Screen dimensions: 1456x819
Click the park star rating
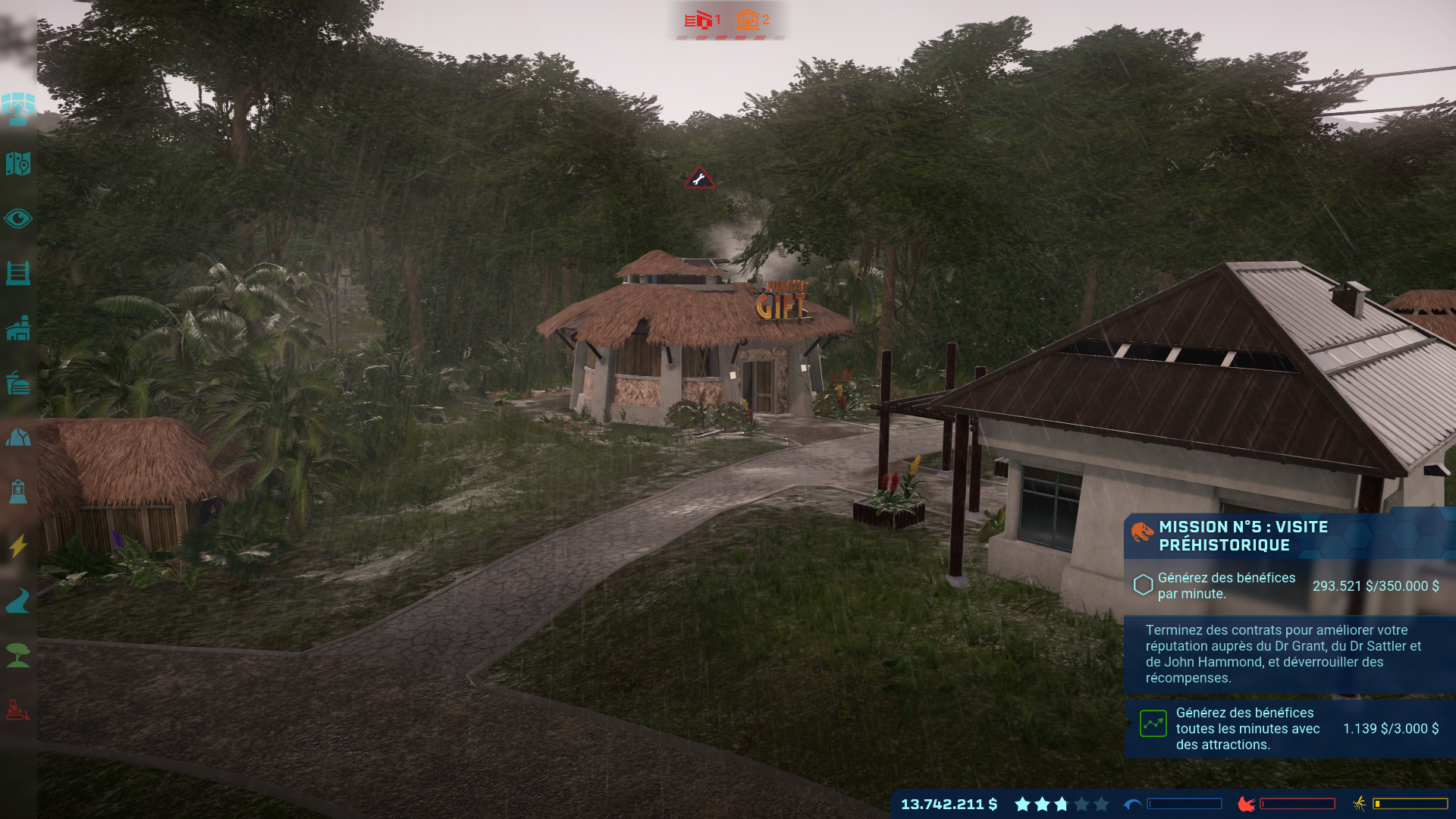click(x=1061, y=804)
